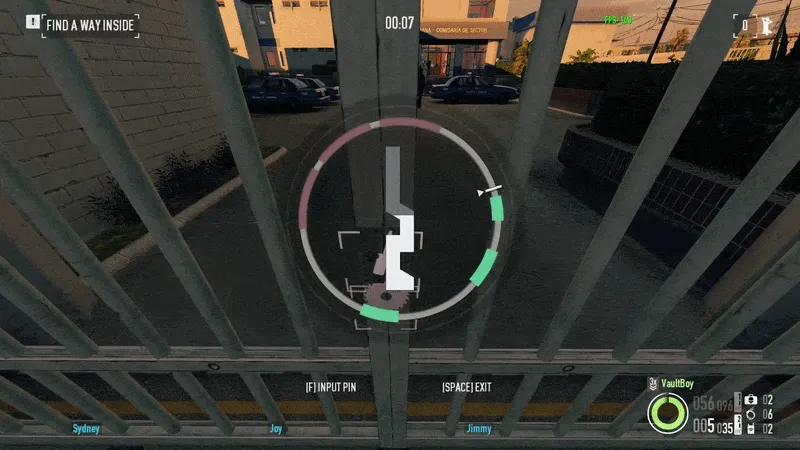Select teammate Joy's name tag
The width and height of the screenshot is (800, 450).
[x=277, y=428]
